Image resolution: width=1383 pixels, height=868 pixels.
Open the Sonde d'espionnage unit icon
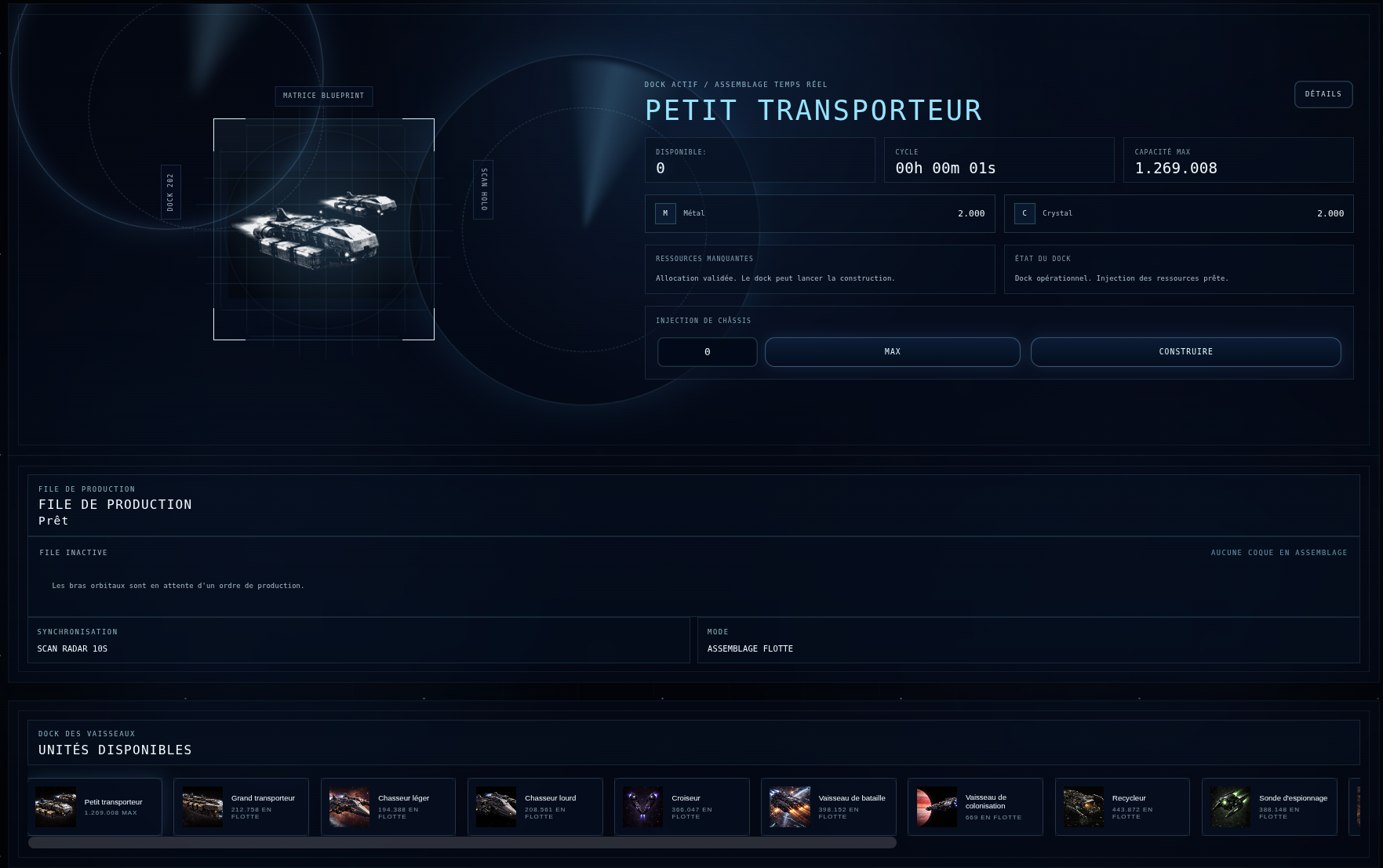[1230, 806]
